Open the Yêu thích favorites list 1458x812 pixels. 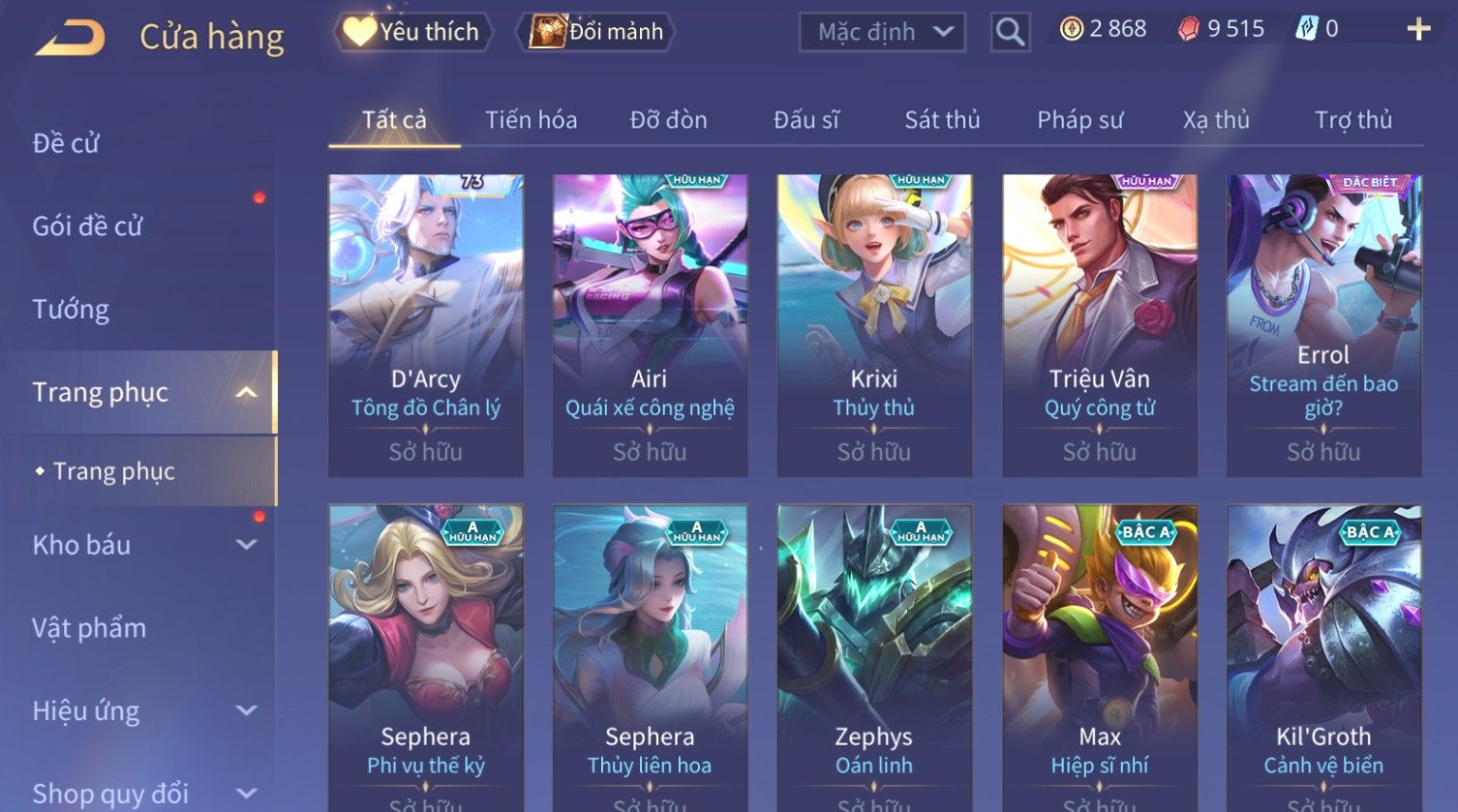[x=412, y=32]
